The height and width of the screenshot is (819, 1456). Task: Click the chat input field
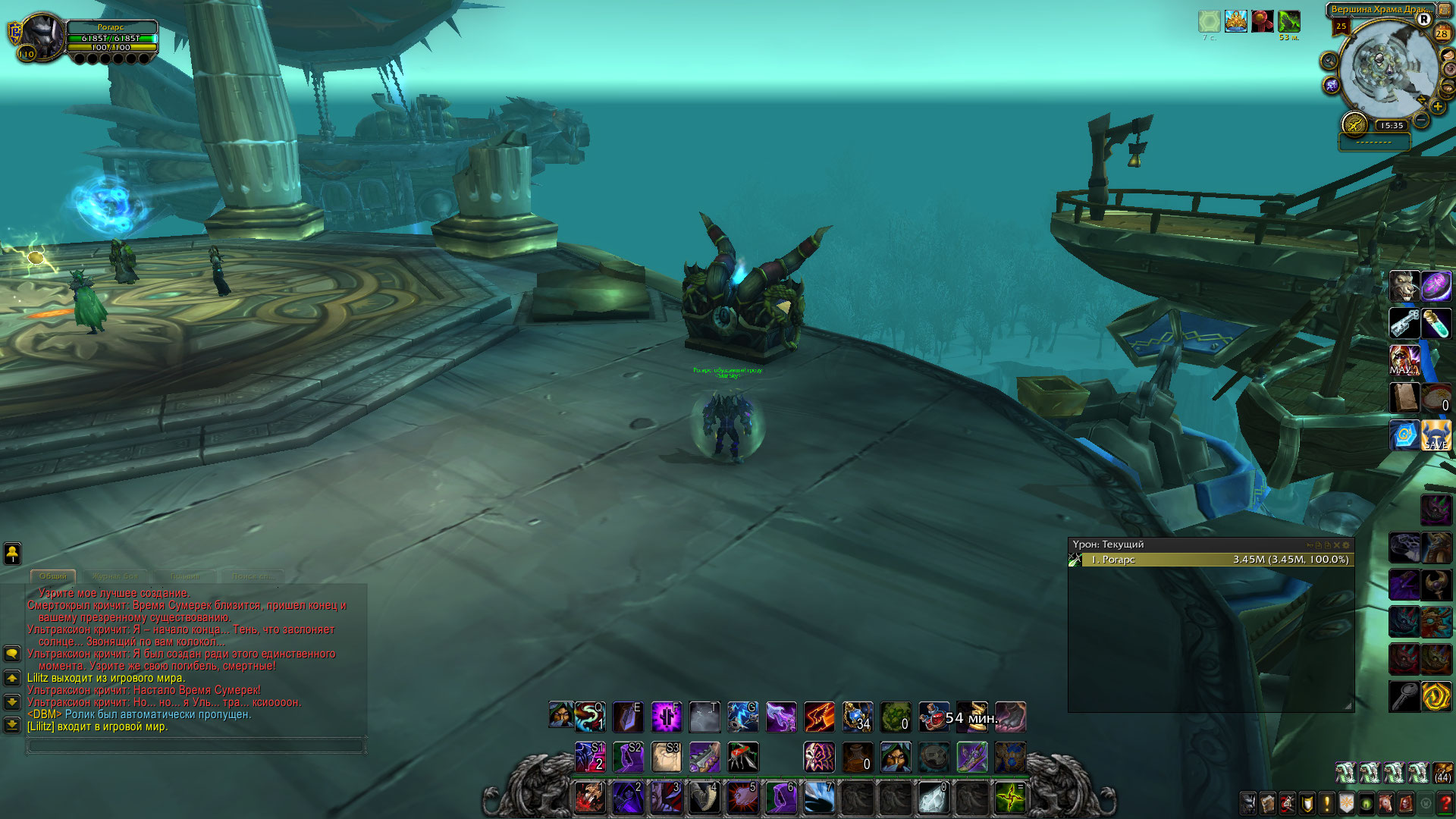tap(195, 746)
